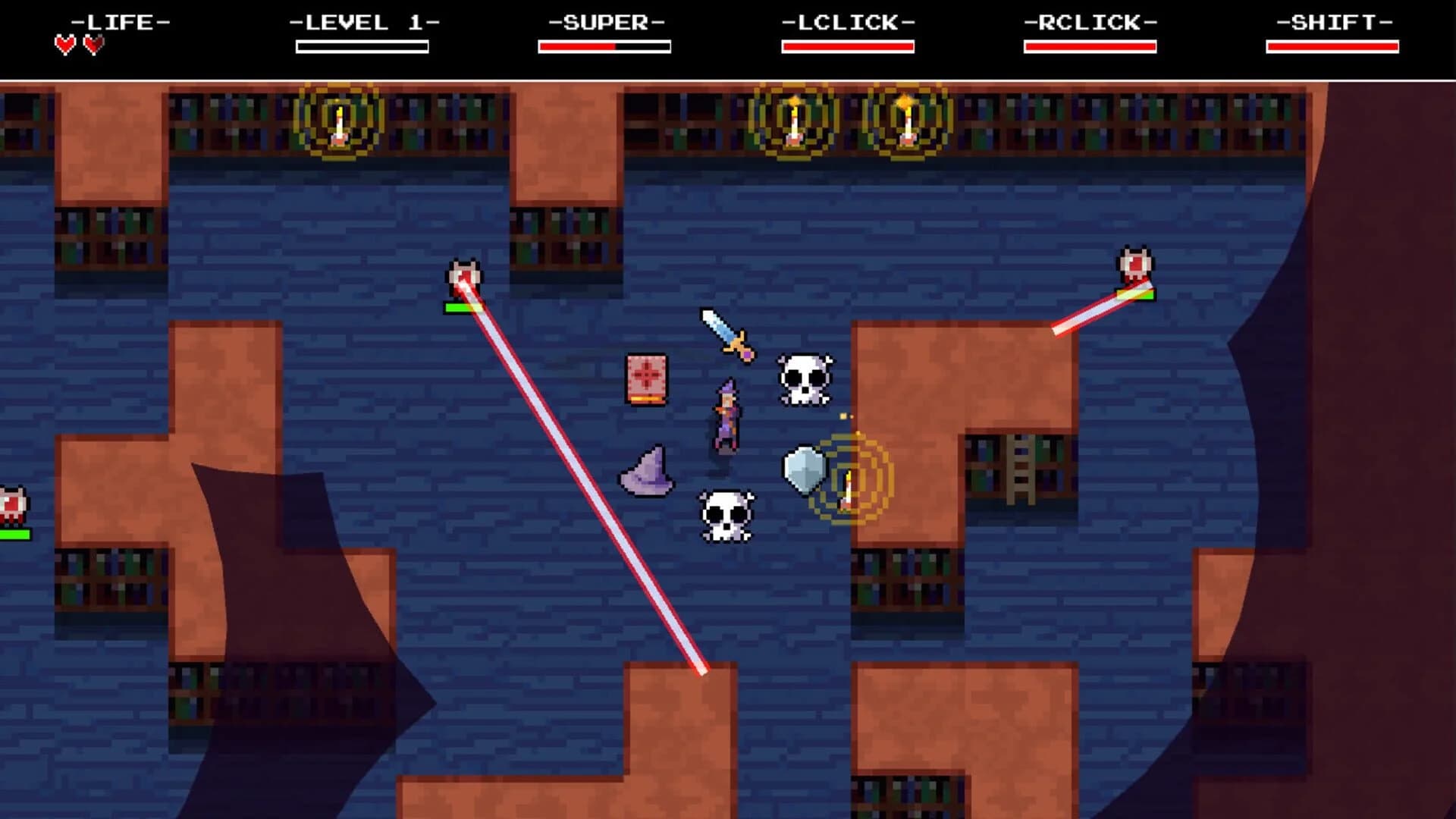This screenshot has height=819, width=1456.
Task: Open the LEVEL 1 header
Action: [x=362, y=22]
